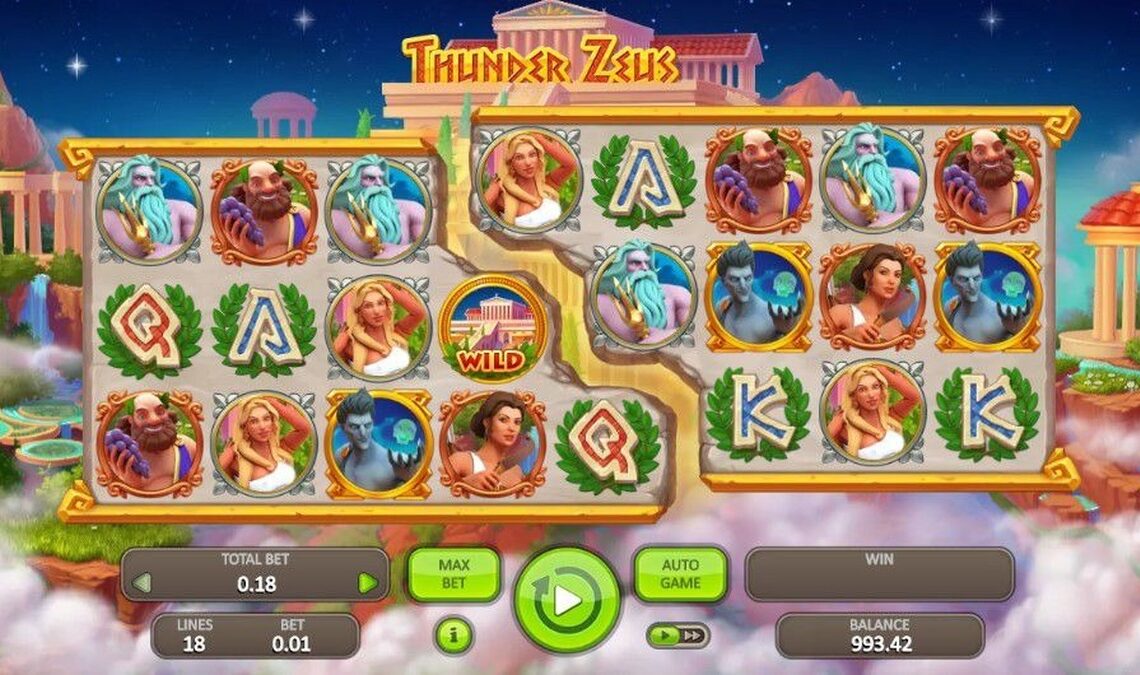Increase total bet with the right arrow
Screen dimensions: 1140x675
[368, 583]
